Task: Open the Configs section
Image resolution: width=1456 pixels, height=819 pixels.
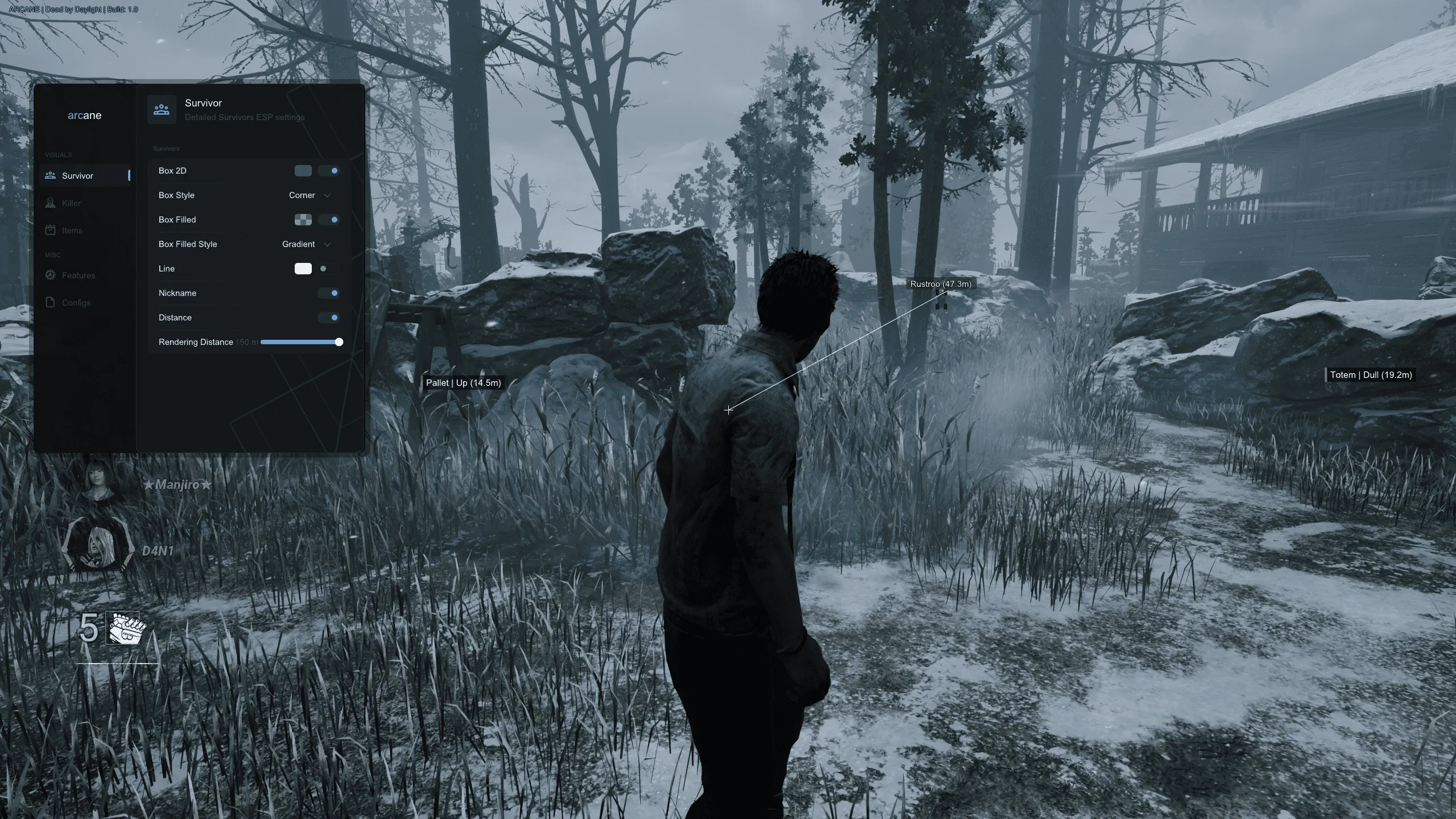Action: [x=75, y=302]
